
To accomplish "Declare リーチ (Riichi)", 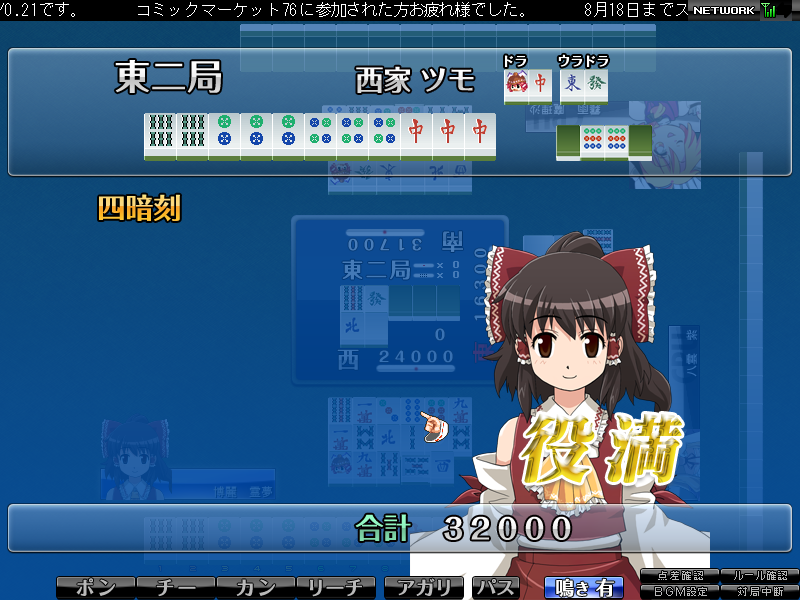I will click(336, 588).
